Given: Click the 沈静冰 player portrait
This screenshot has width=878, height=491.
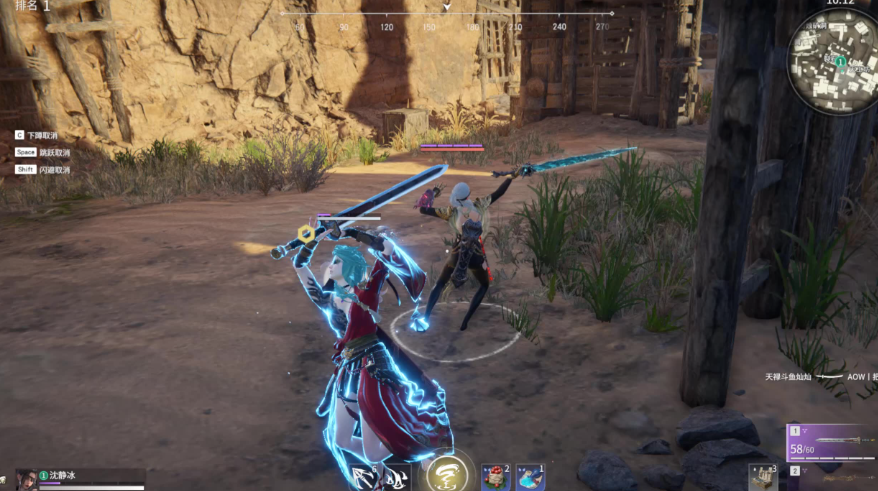Looking at the screenshot, I should click(26, 480).
